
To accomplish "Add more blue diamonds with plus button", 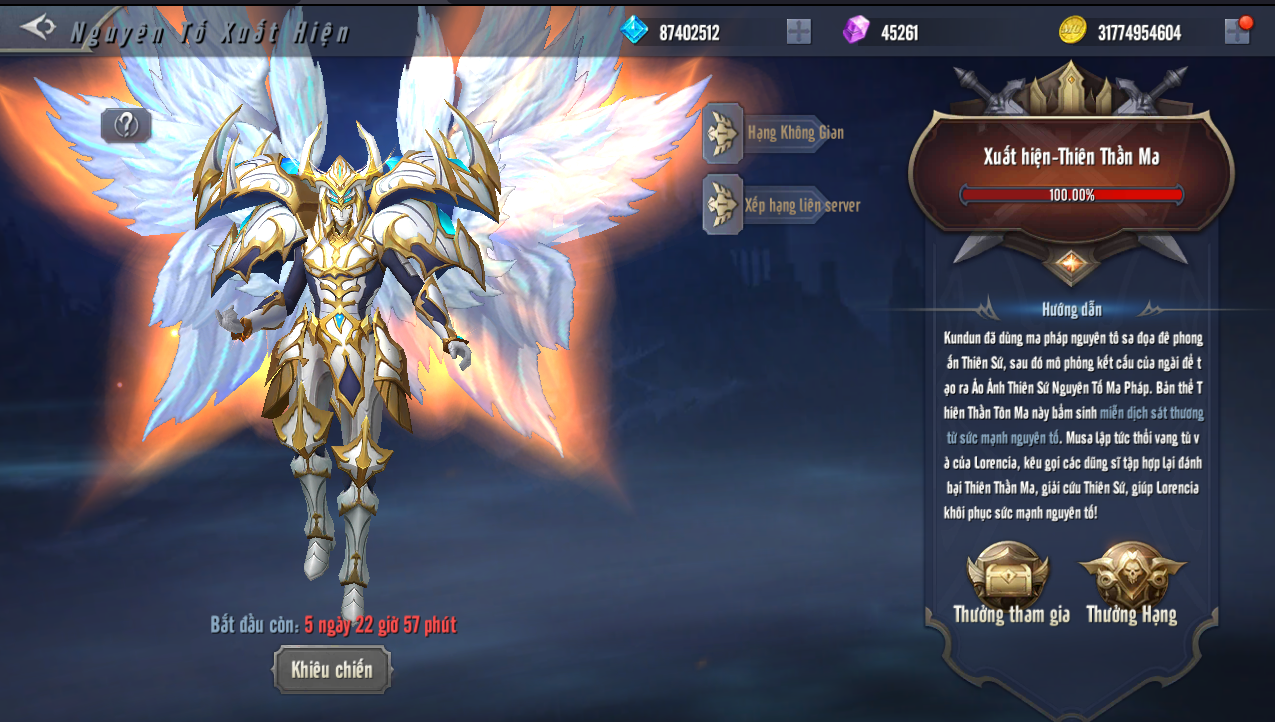I will pos(798,32).
